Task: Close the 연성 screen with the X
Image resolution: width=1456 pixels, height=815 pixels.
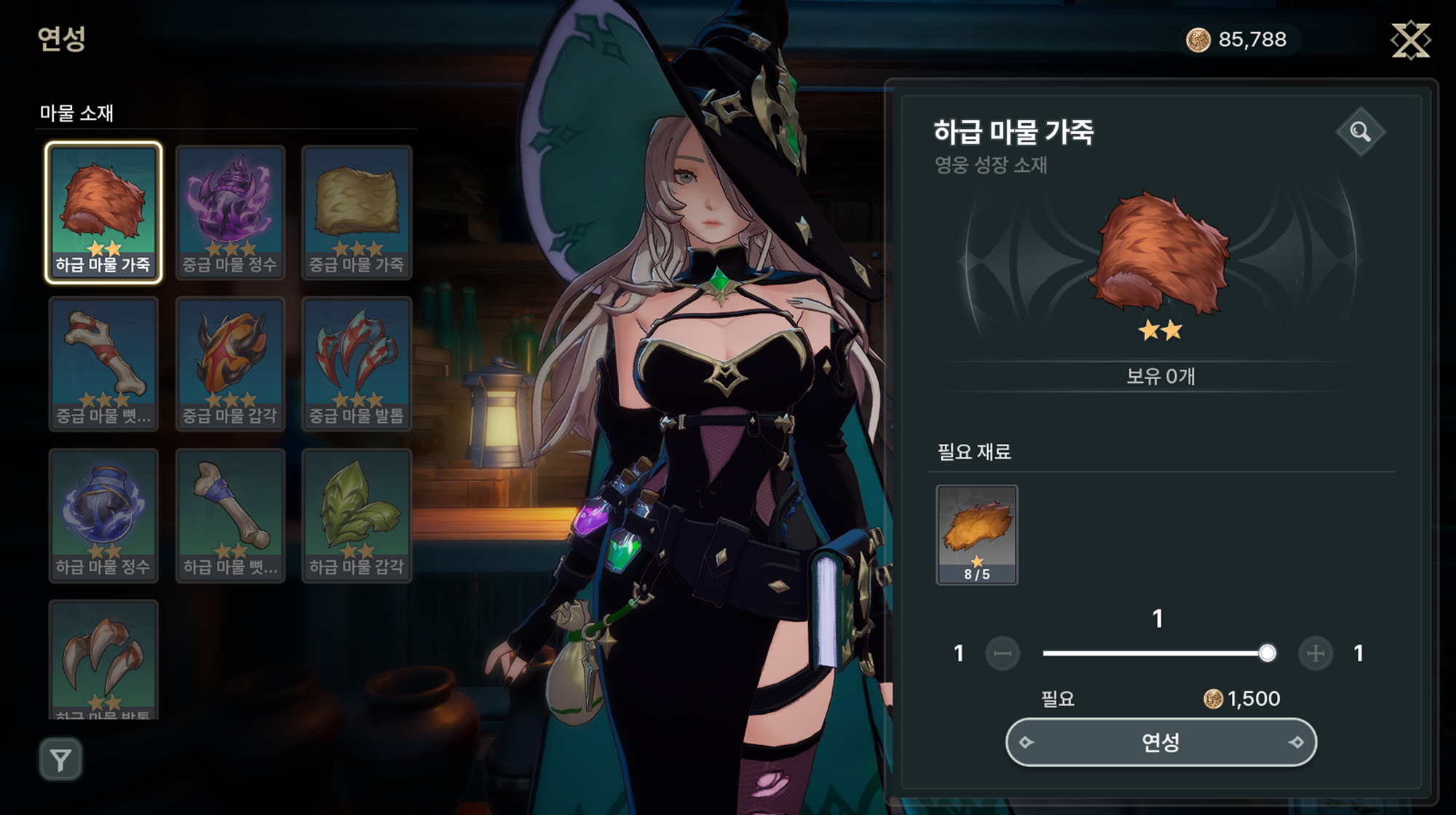Action: tap(1410, 40)
